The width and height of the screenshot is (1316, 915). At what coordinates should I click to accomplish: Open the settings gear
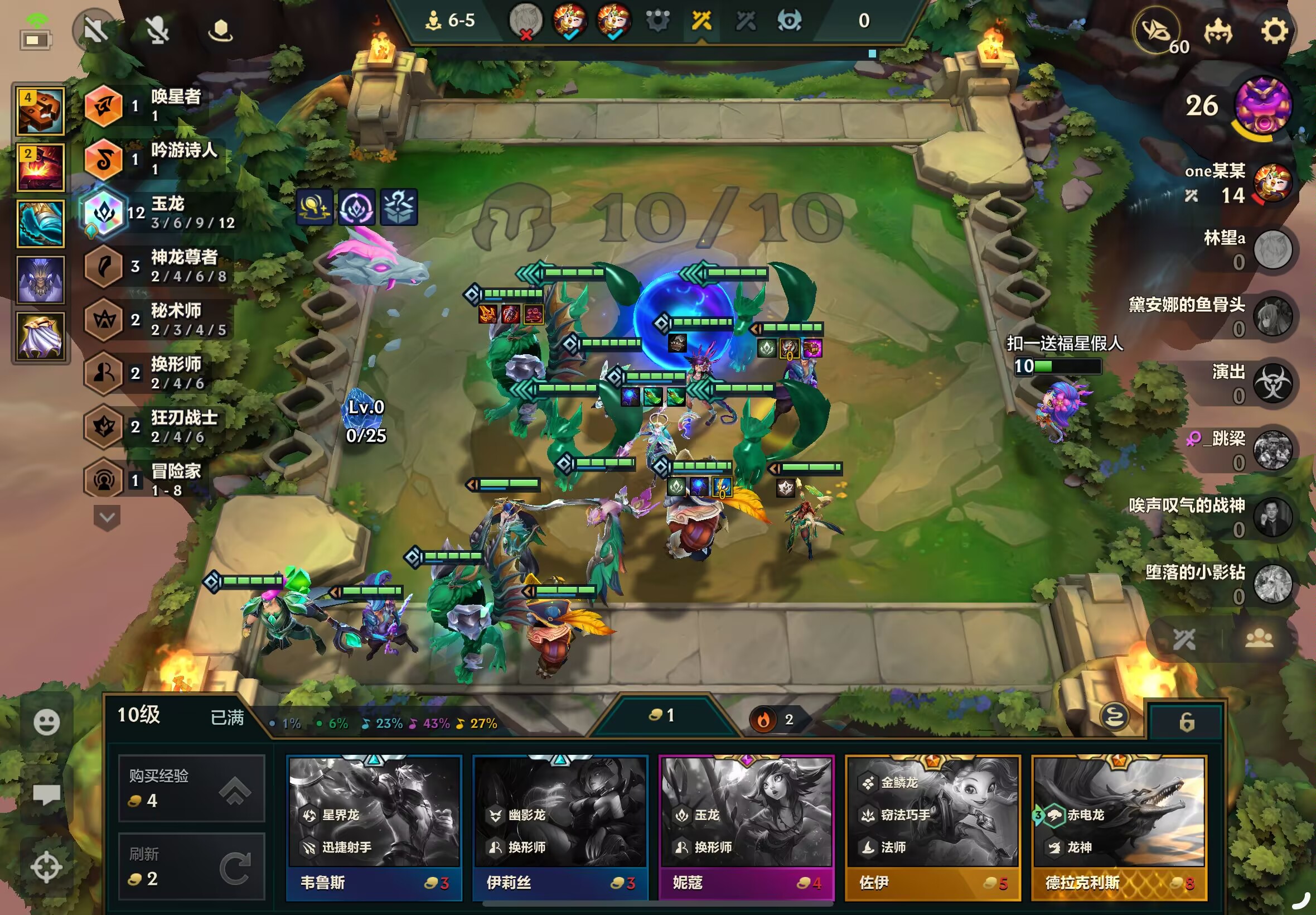1274,30
